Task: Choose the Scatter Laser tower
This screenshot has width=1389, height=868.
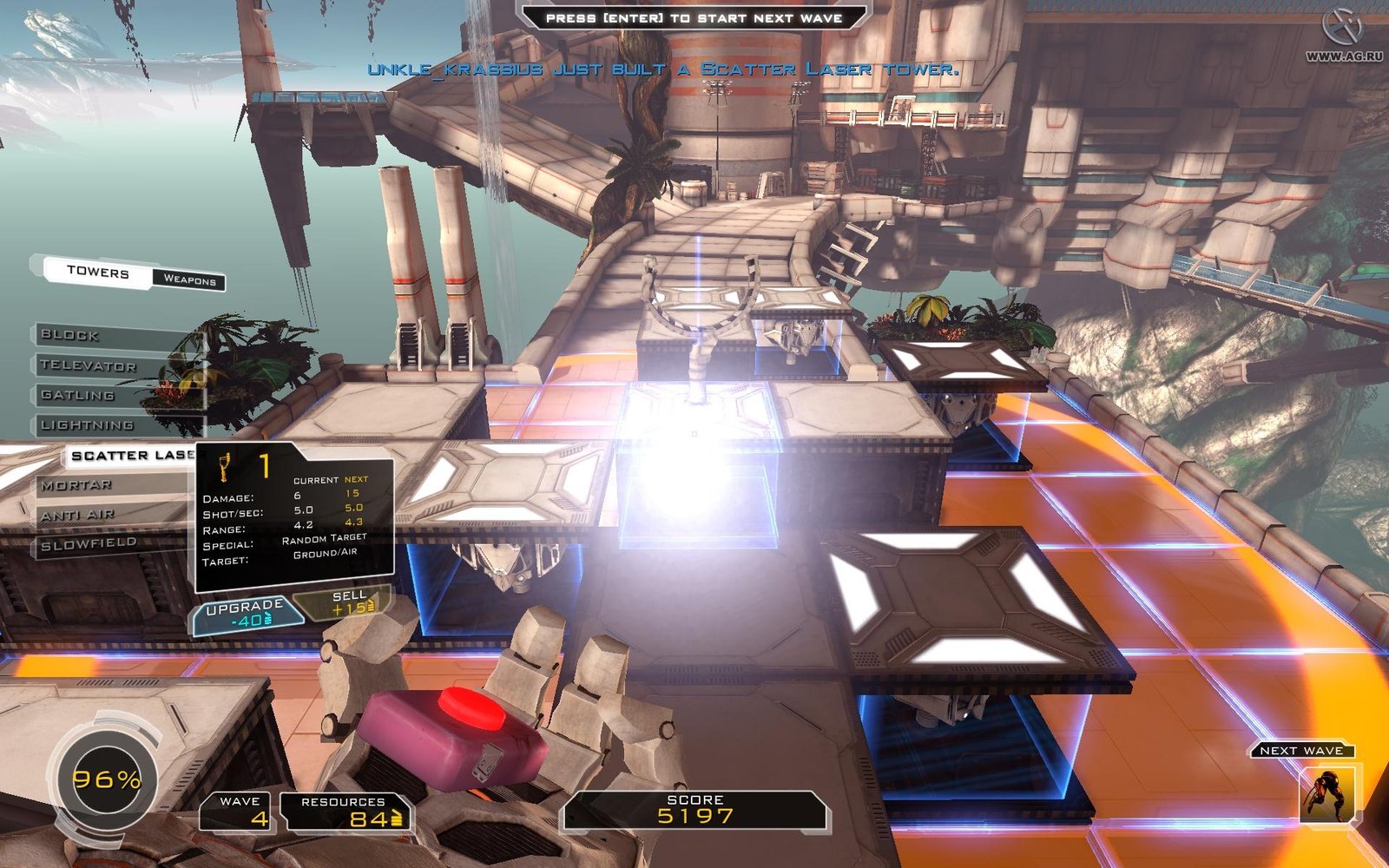Action: [130, 455]
